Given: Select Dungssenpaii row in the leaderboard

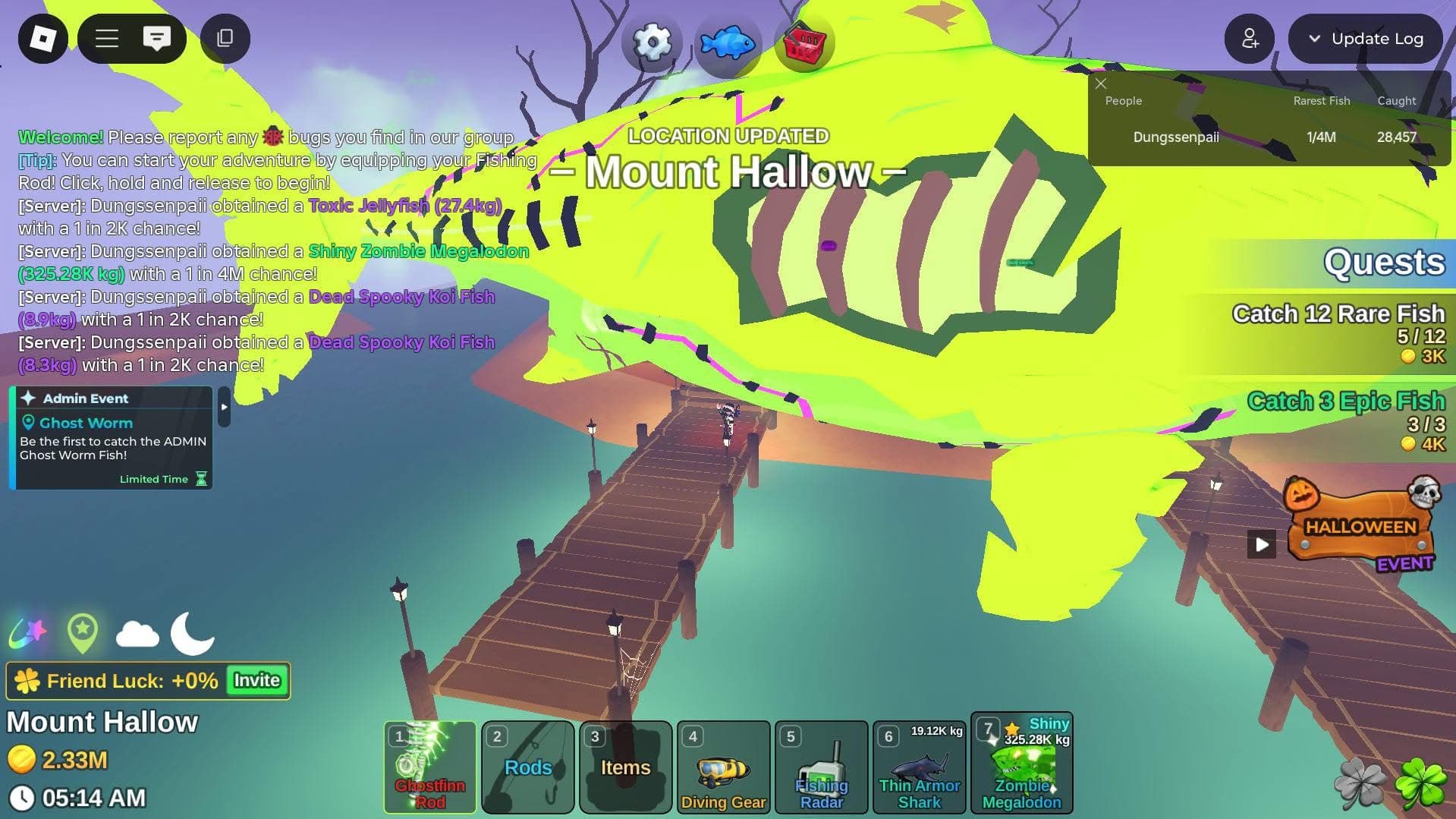Looking at the screenshot, I should [x=1176, y=137].
